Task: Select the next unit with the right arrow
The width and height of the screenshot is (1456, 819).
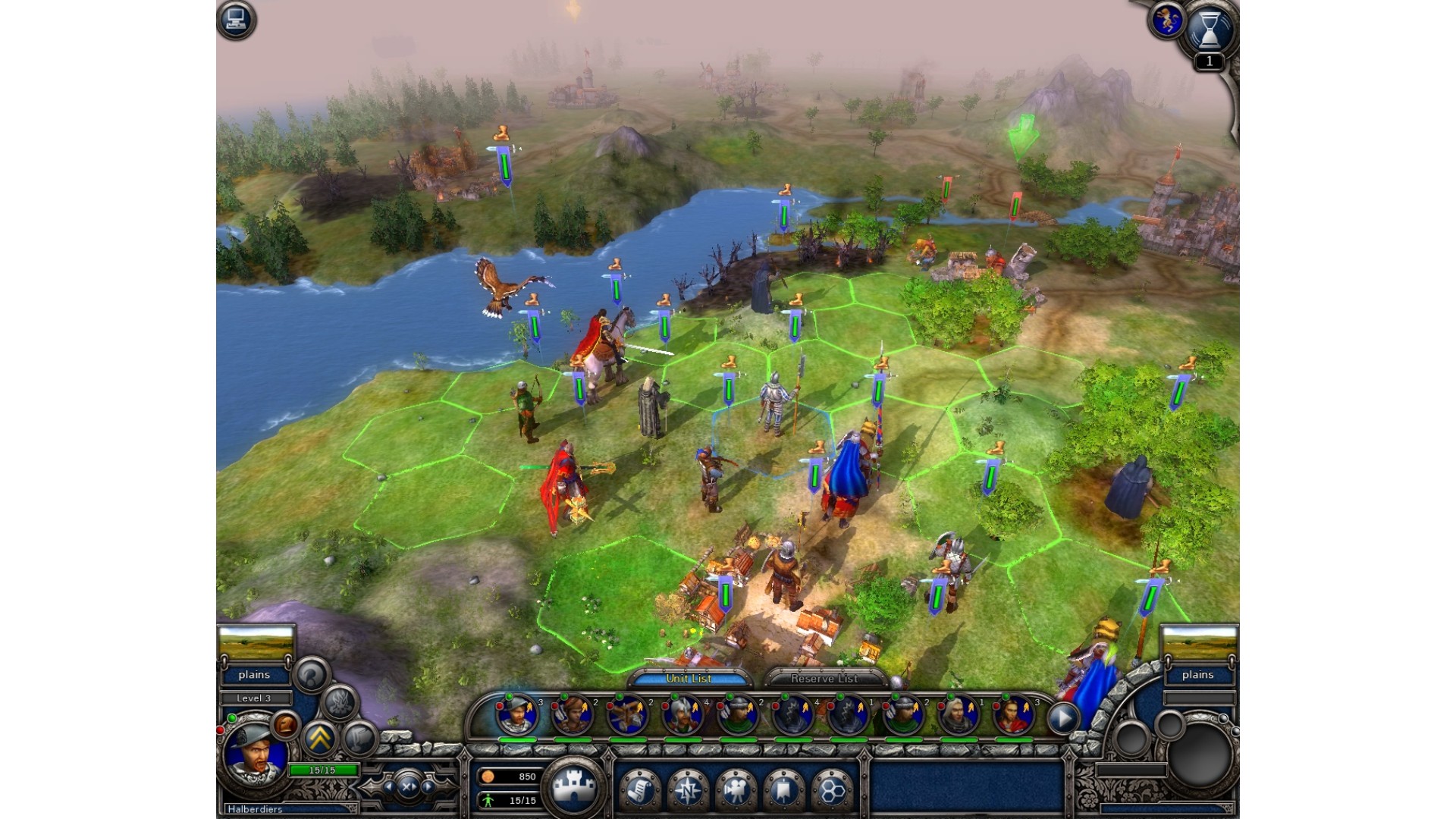Action: (x=428, y=787)
